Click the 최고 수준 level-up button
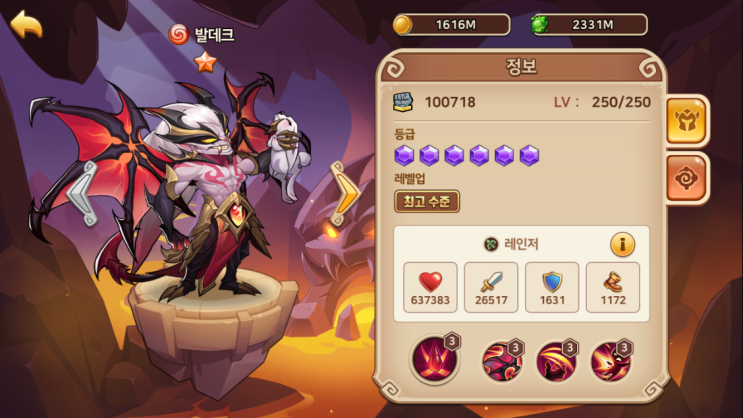Viewport: 743px width, 418px height. pos(427,201)
